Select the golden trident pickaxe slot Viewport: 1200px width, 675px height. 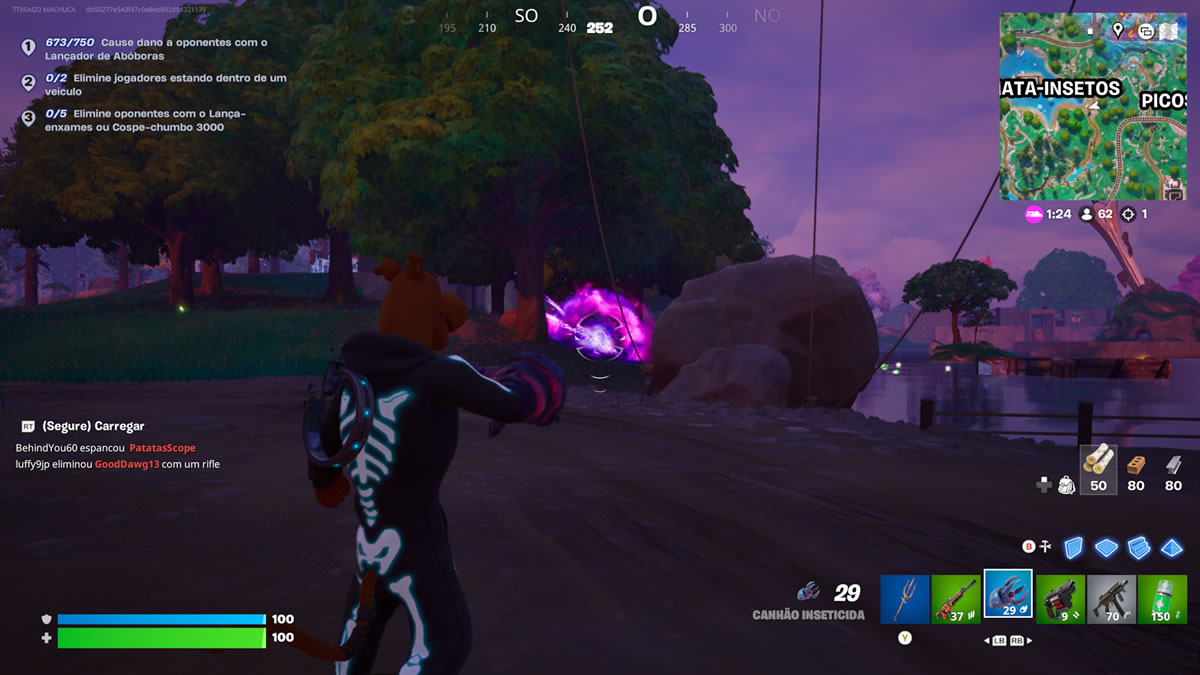[x=905, y=599]
